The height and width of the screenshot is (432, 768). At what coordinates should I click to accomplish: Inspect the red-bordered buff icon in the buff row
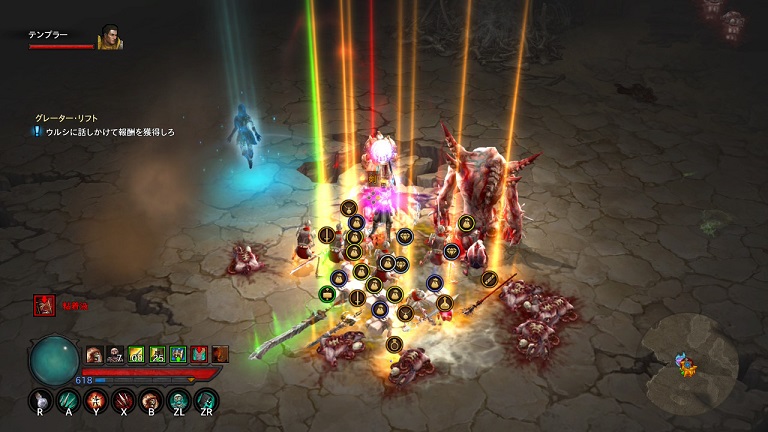(x=199, y=353)
